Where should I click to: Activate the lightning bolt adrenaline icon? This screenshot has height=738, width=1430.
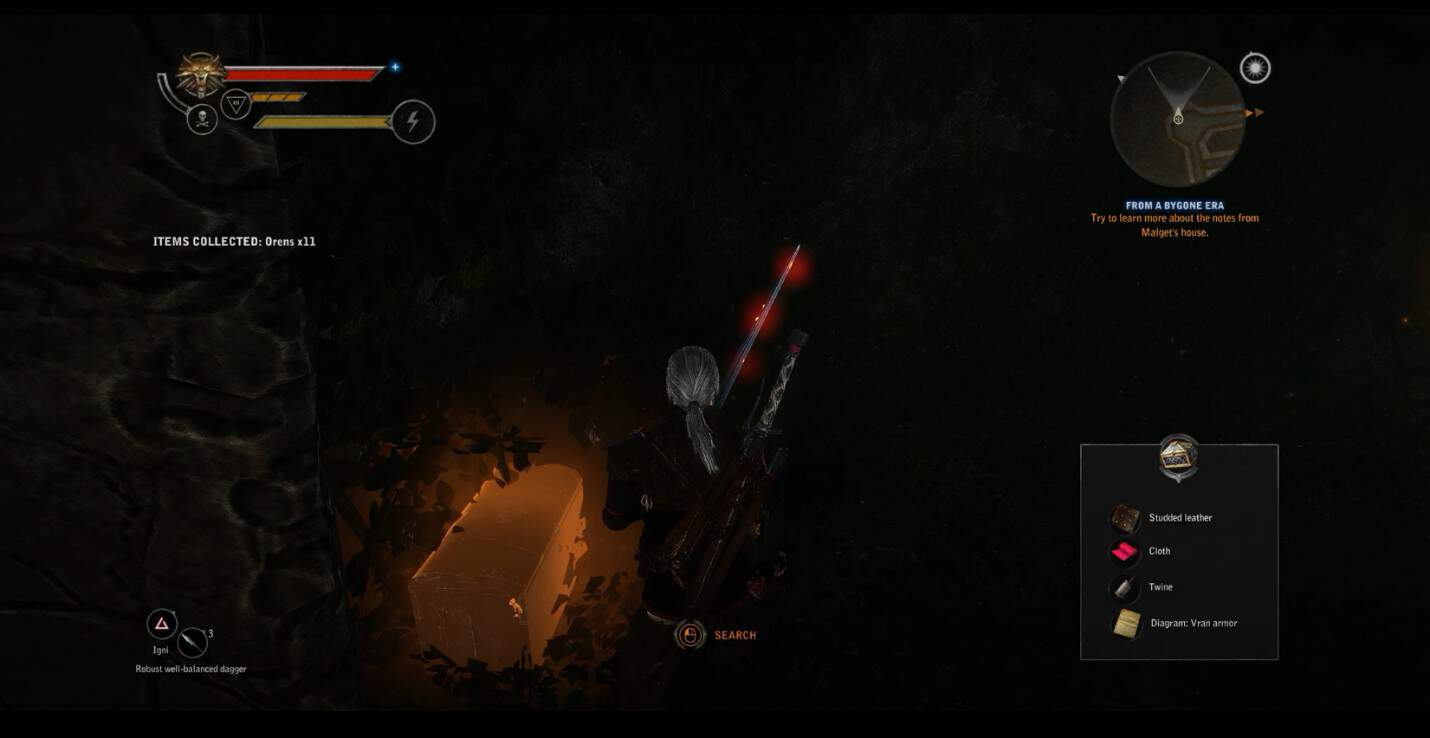(x=413, y=122)
